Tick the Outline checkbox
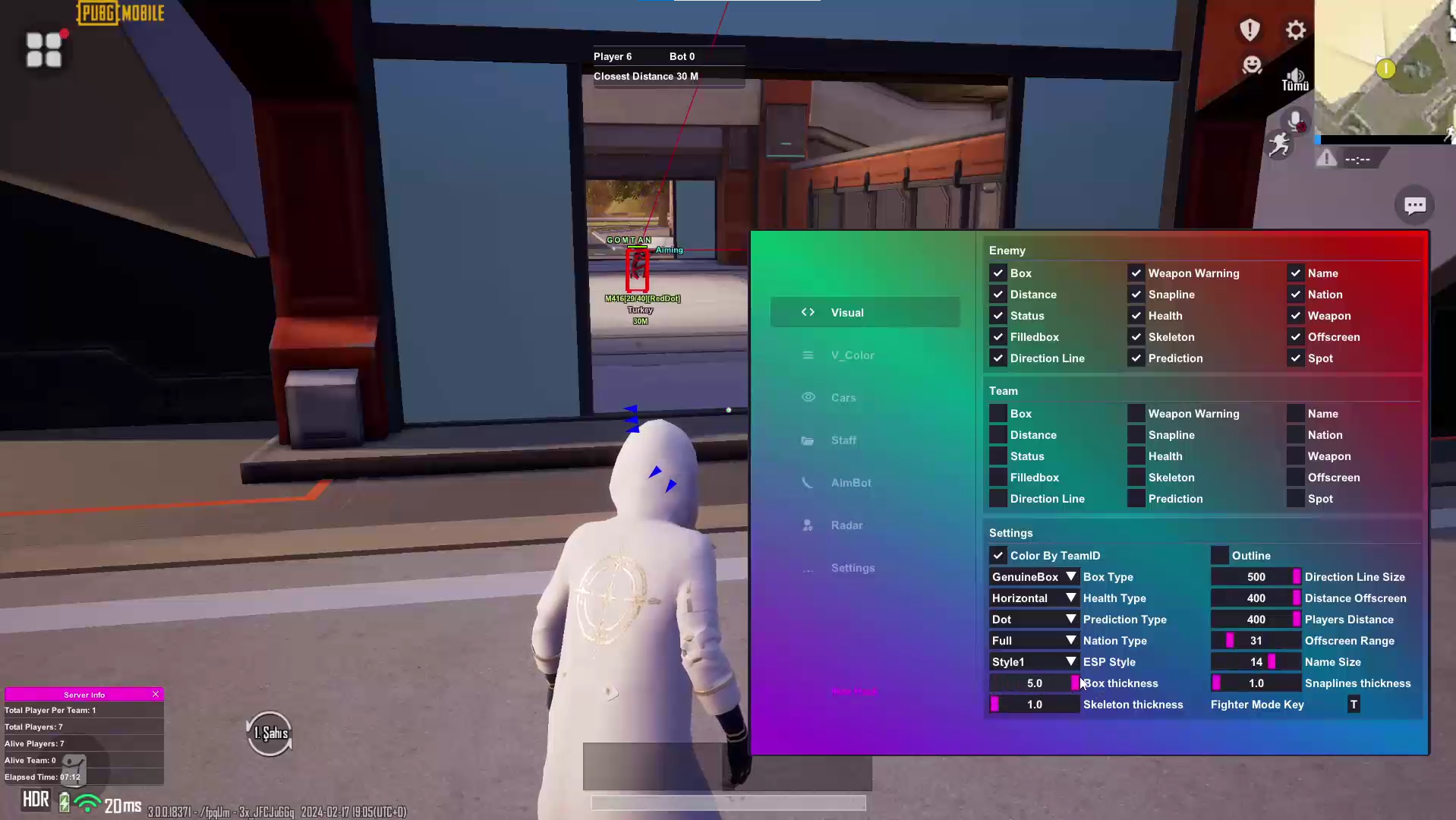 tap(1220, 556)
